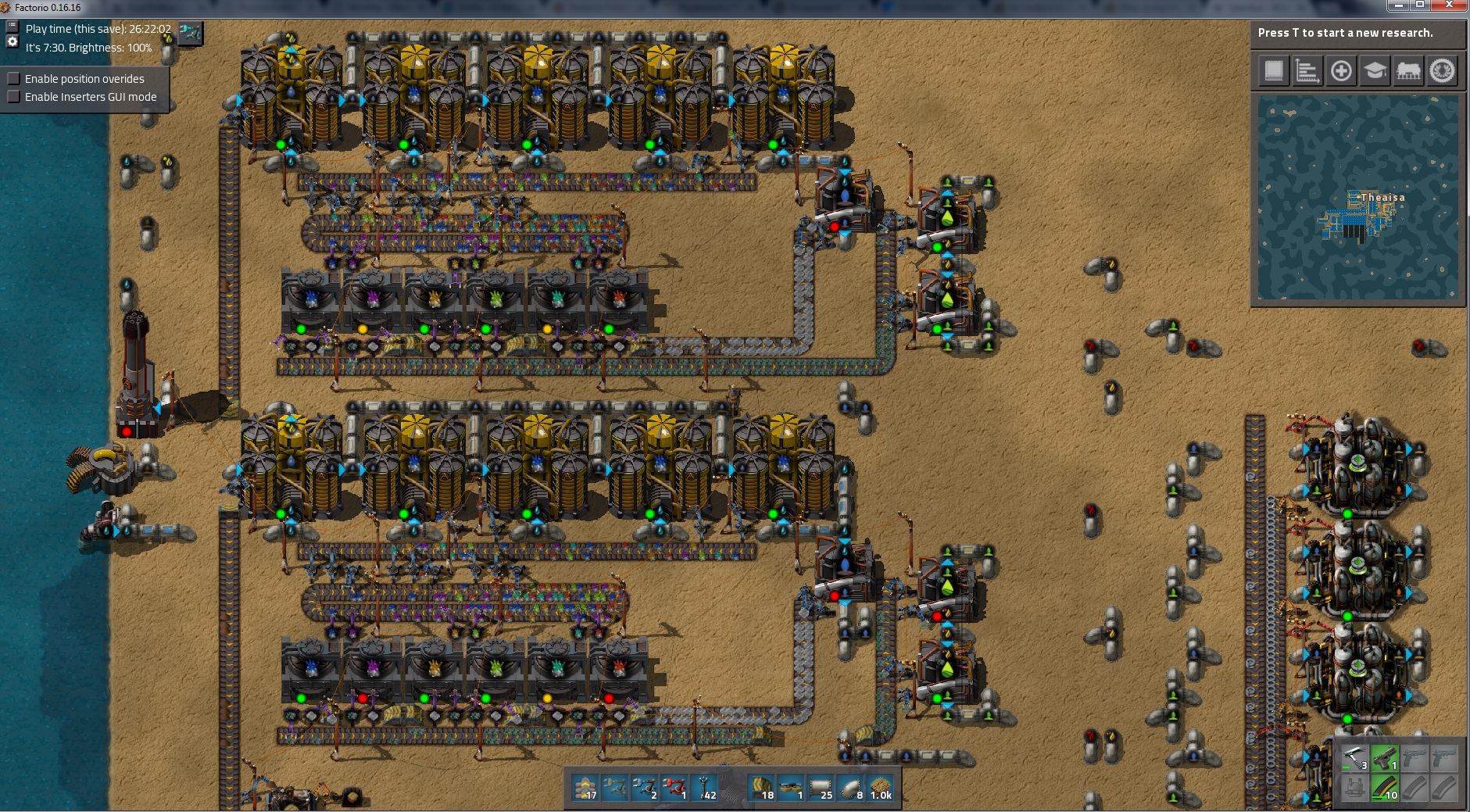This screenshot has width=1470, height=812.
Task: Open the train overview icon
Action: 1408,71
